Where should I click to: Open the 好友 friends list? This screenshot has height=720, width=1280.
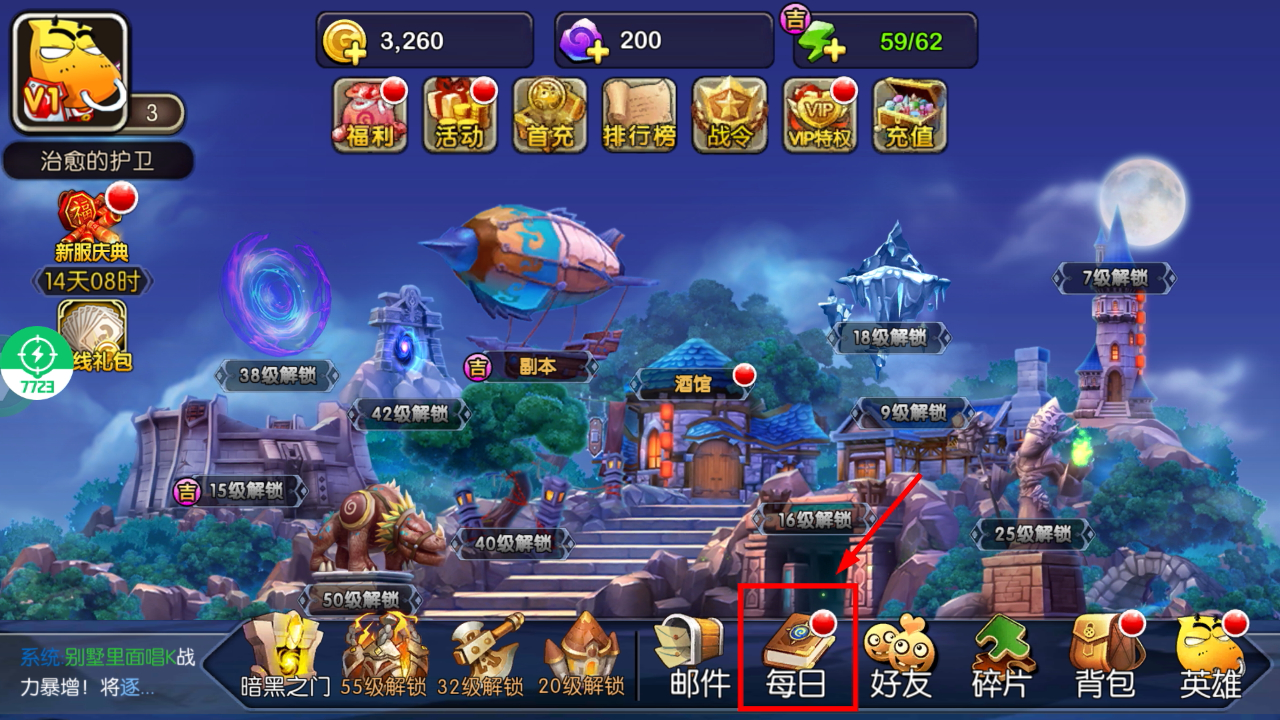[x=900, y=654]
